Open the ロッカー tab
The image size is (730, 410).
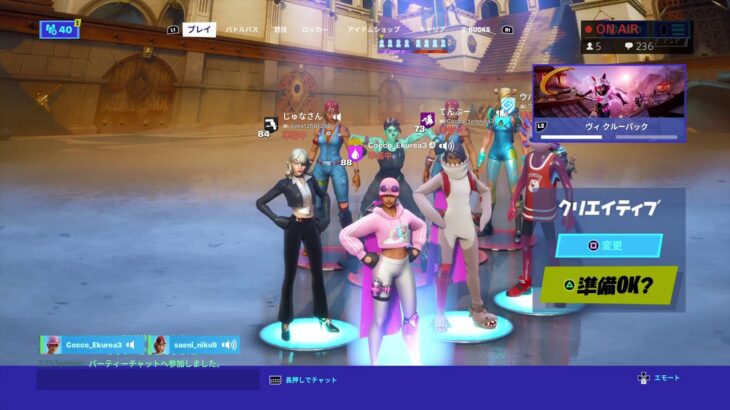point(314,30)
